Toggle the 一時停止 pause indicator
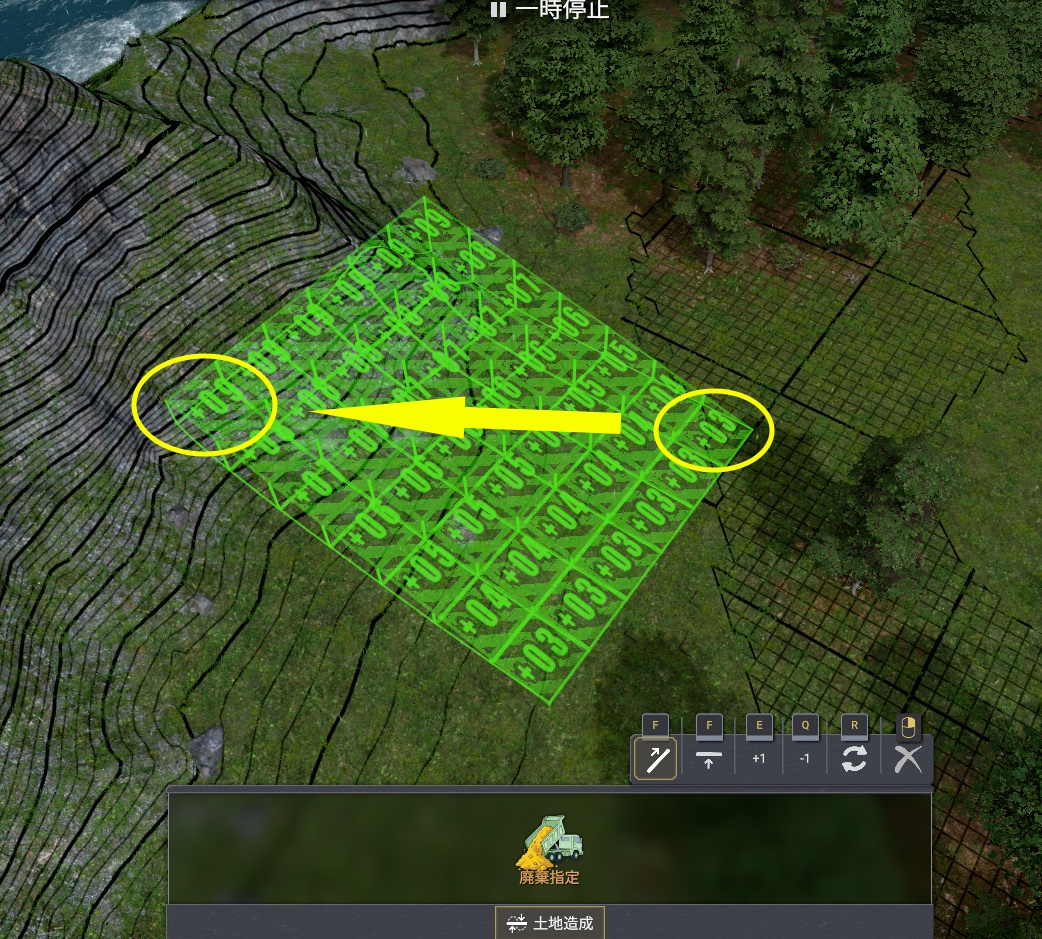Viewport: 1042px width, 939px height. pyautogui.click(x=549, y=11)
